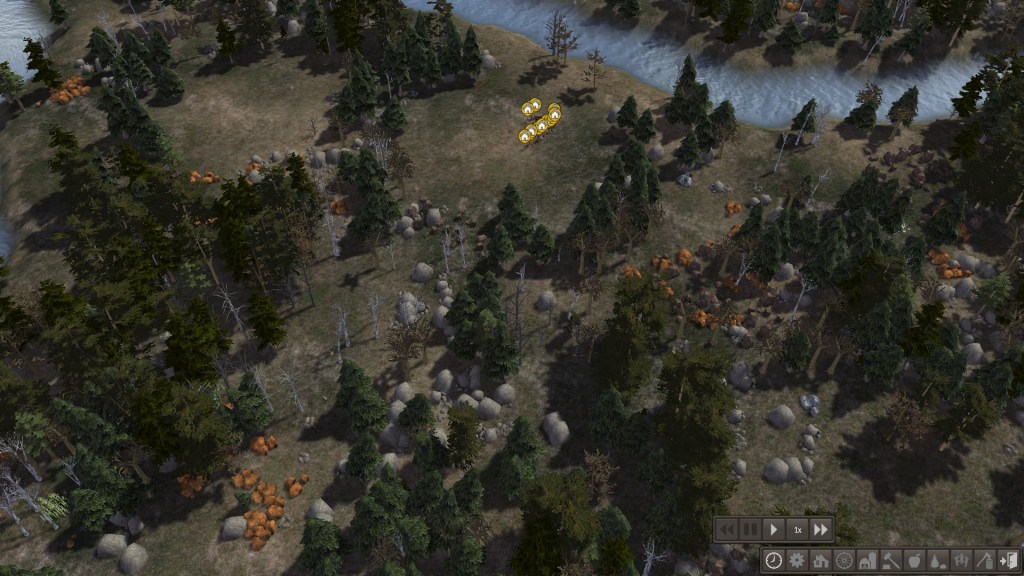Resume normal play speed
The height and width of the screenshot is (576, 1024).
[774, 529]
